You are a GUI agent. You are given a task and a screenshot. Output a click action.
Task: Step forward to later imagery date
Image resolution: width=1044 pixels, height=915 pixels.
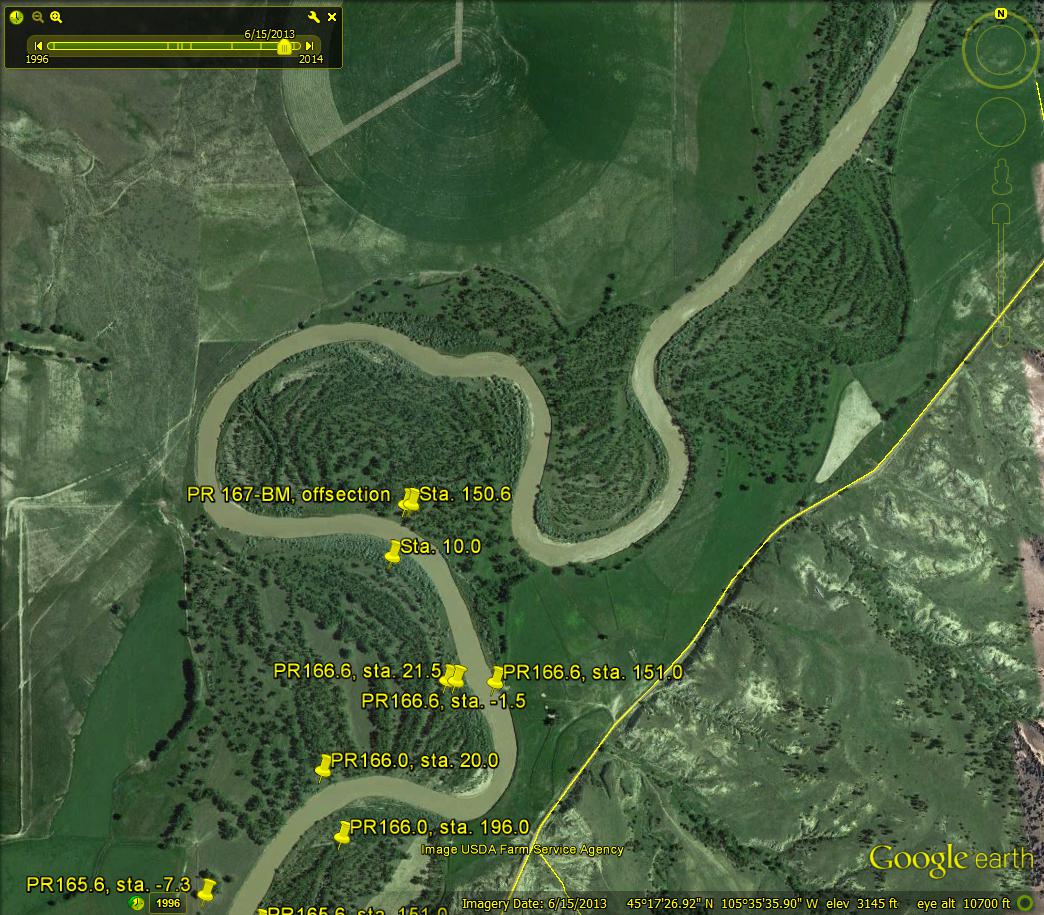pyautogui.click(x=310, y=46)
